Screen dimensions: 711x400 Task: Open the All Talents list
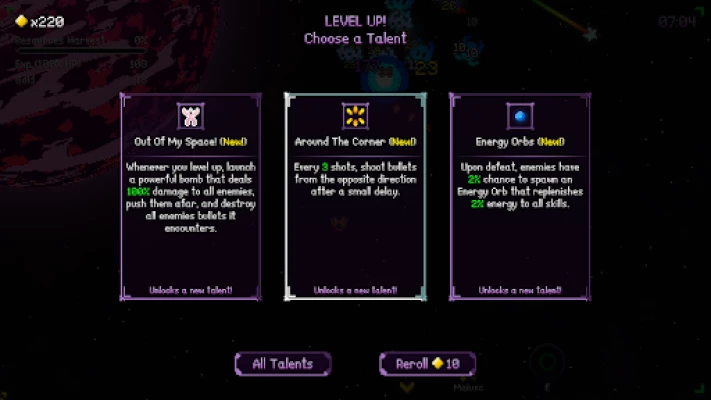pos(283,364)
